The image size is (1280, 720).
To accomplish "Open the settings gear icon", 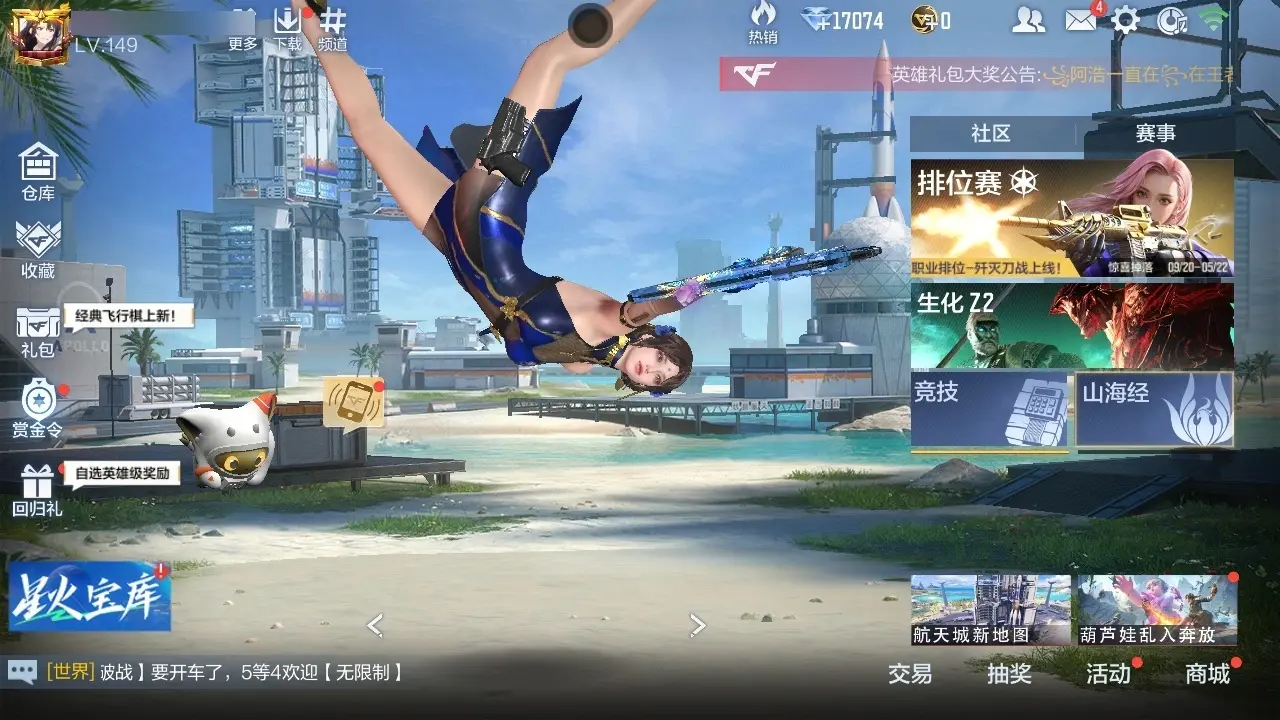I will (1126, 20).
